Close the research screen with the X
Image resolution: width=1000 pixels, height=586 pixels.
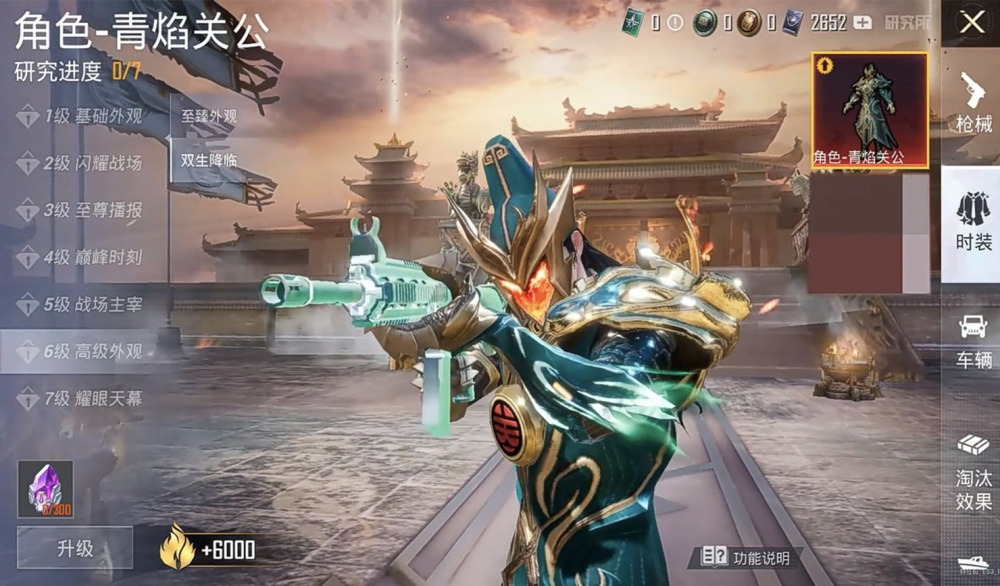[971, 23]
